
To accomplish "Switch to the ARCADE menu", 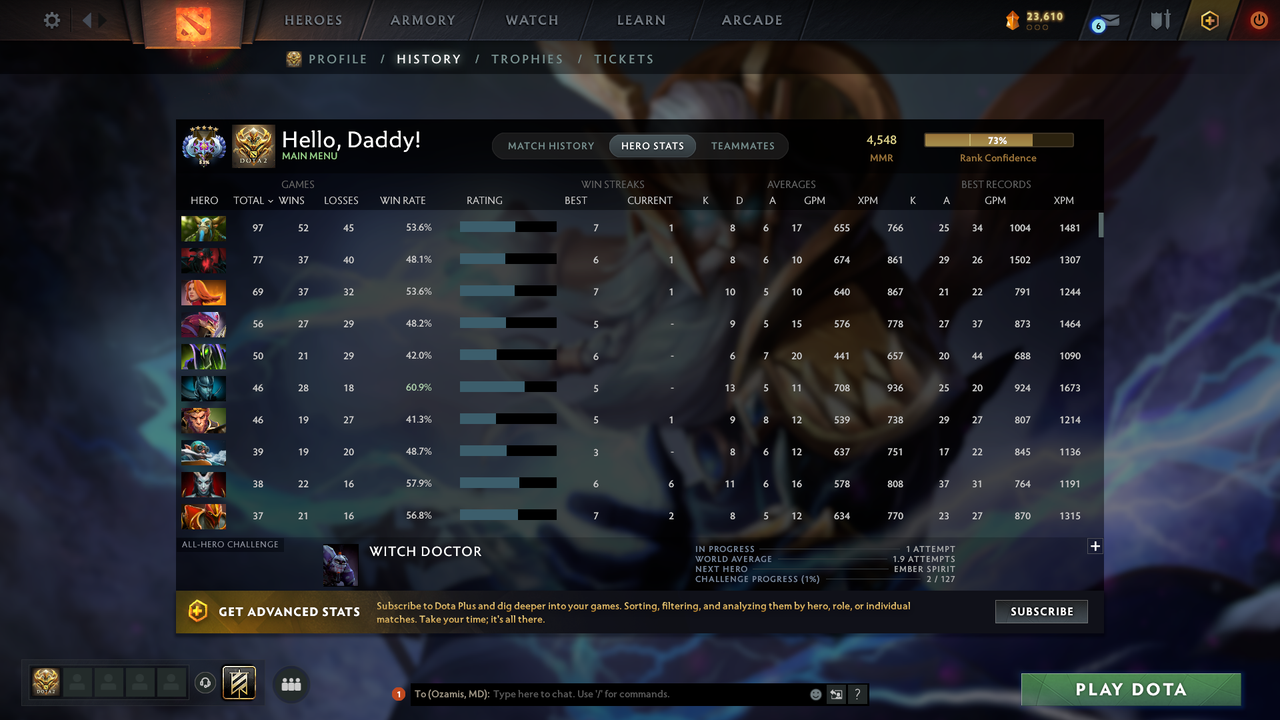I will click(751, 19).
